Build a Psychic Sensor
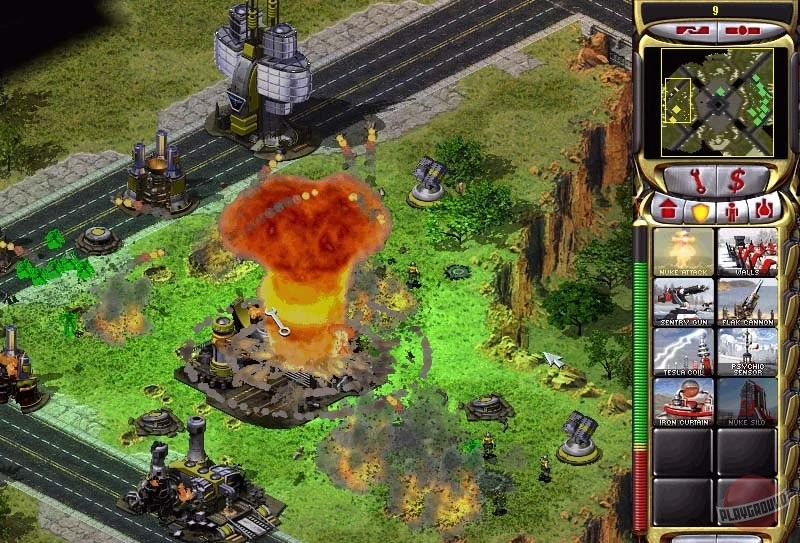The height and width of the screenshot is (543, 800). 746,350
